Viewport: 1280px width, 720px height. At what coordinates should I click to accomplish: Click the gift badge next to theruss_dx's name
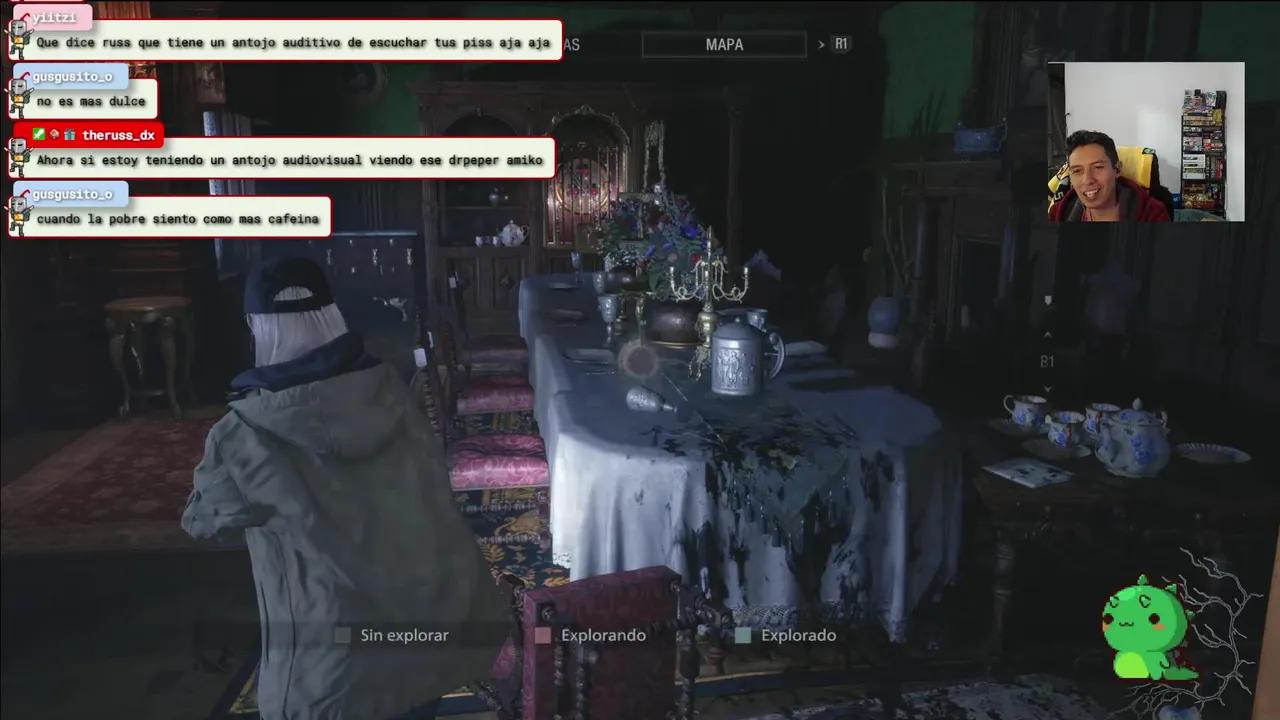pyautogui.click(x=69, y=135)
